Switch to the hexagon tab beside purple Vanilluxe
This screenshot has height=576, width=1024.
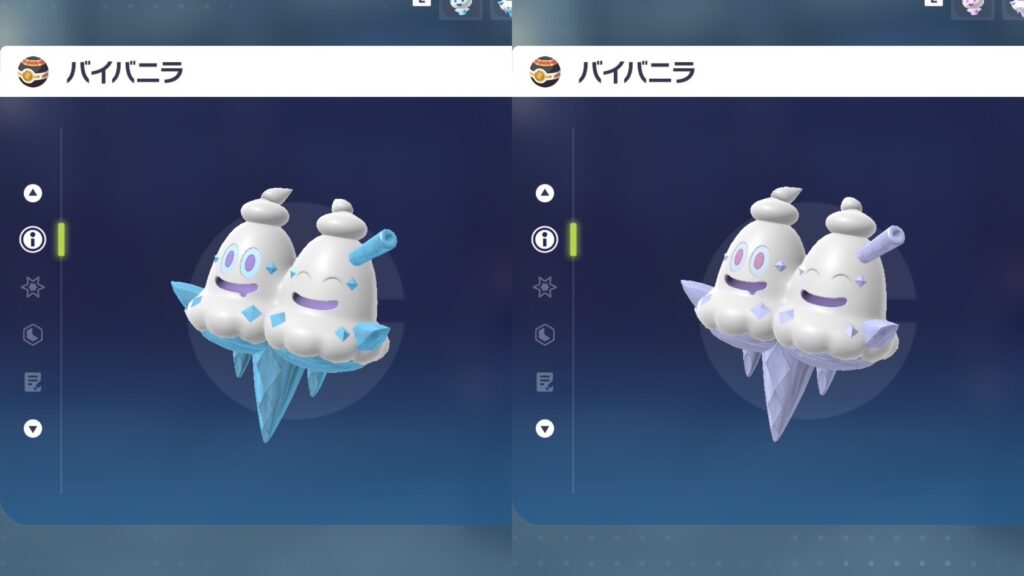click(x=545, y=334)
